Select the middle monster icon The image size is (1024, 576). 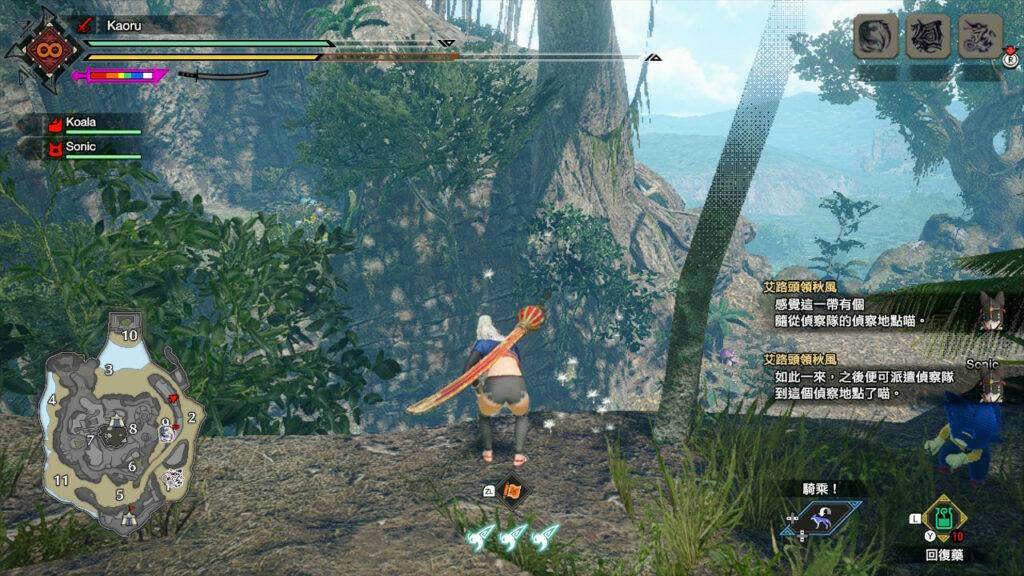pyautogui.click(x=928, y=38)
